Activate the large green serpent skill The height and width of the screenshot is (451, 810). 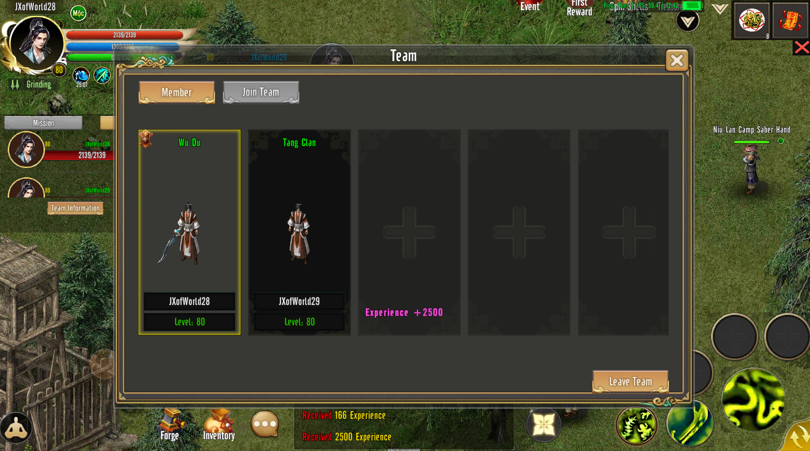[752, 399]
